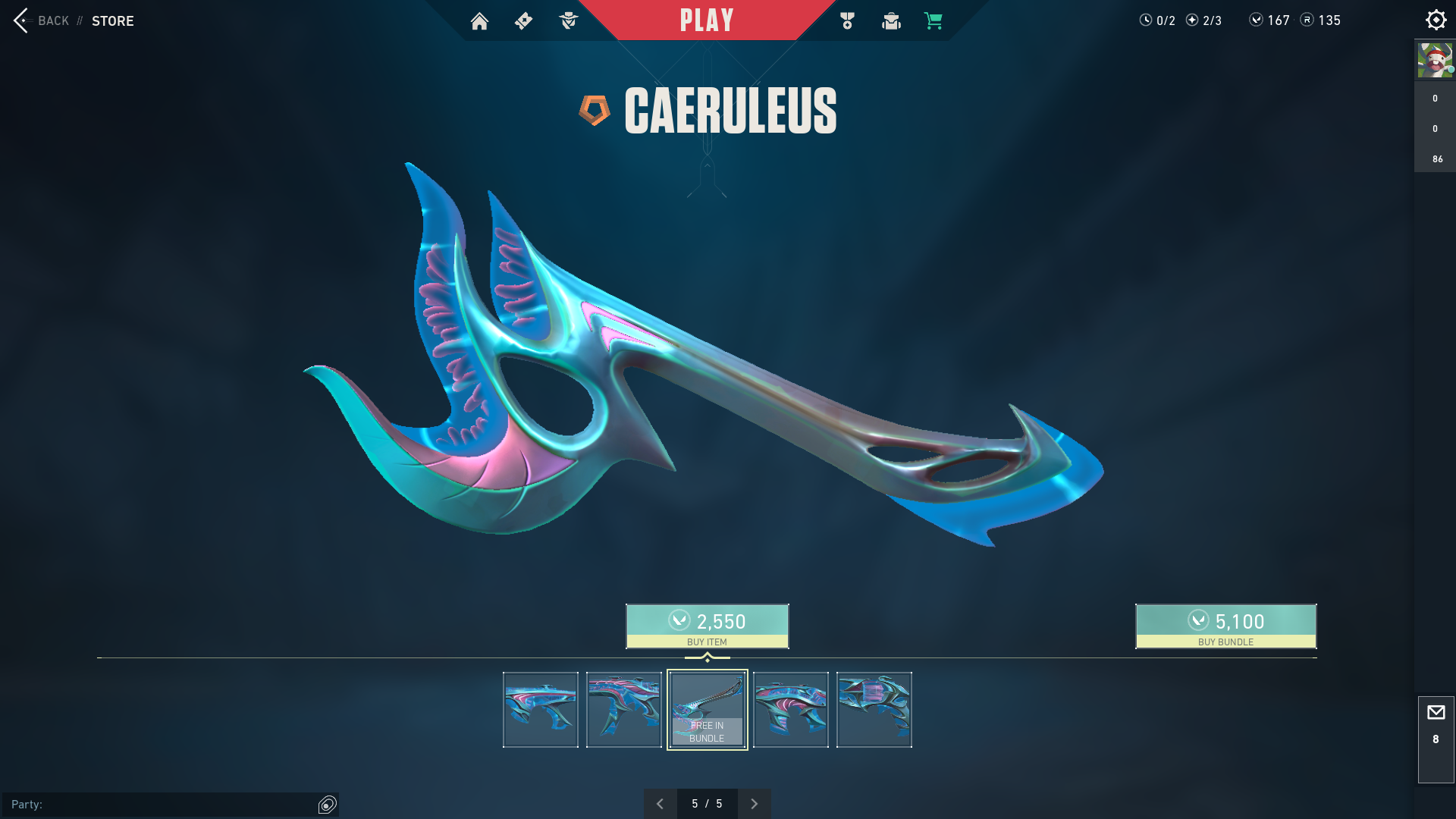Viewport: 1456px width, 819px height.
Task: Buy the bundle for 5,100
Action: click(1225, 626)
